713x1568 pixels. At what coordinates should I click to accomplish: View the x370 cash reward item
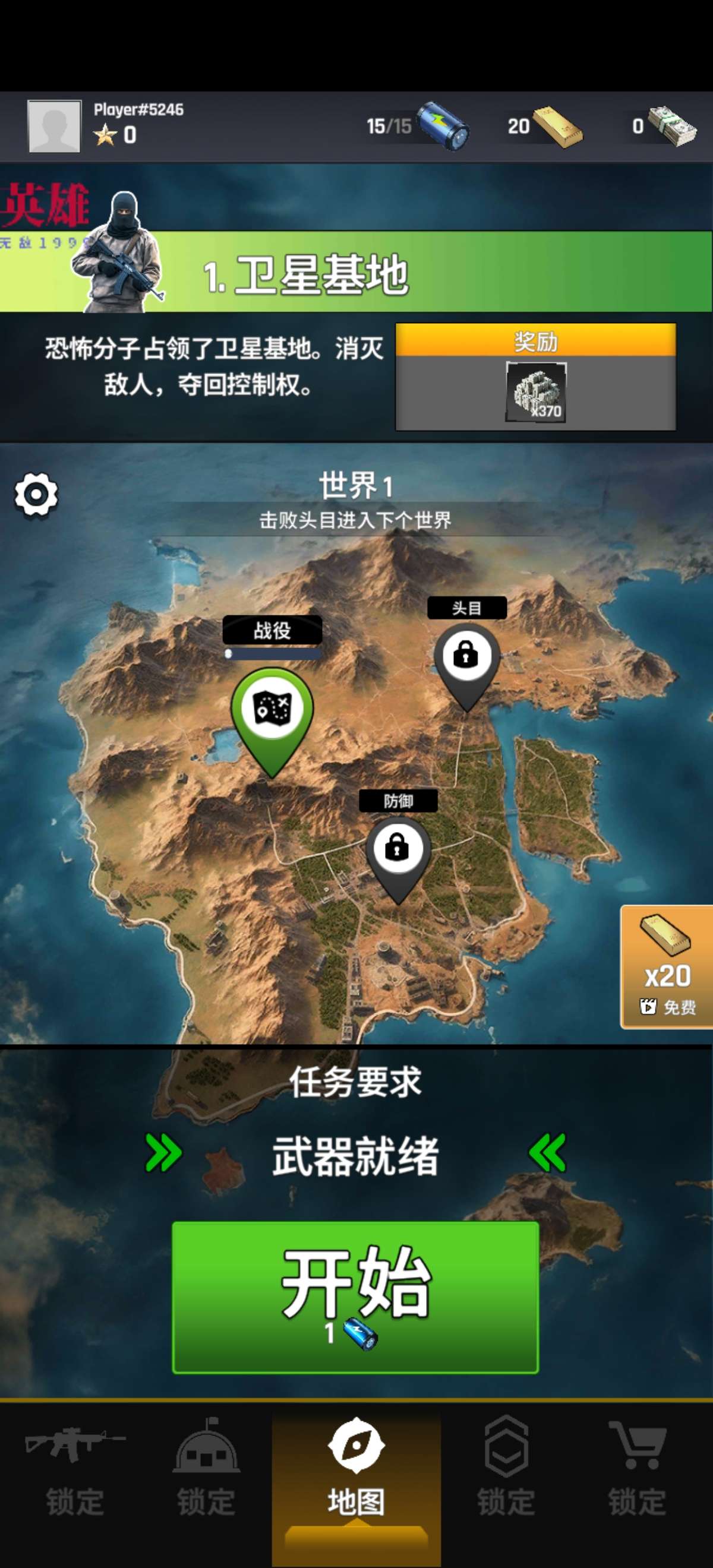pyautogui.click(x=536, y=391)
